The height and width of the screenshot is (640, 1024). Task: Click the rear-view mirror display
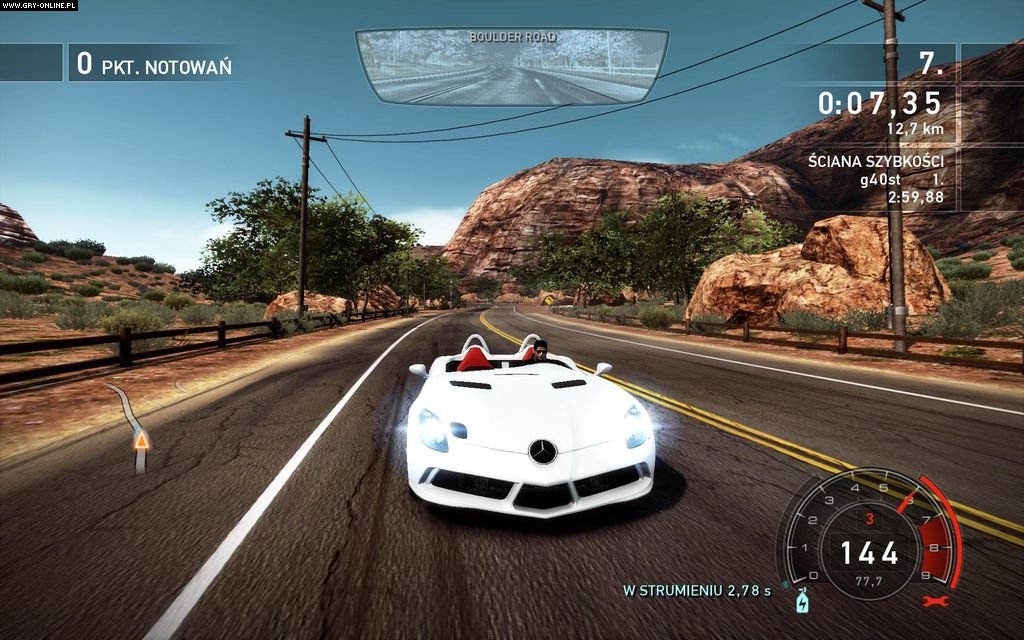(512, 66)
